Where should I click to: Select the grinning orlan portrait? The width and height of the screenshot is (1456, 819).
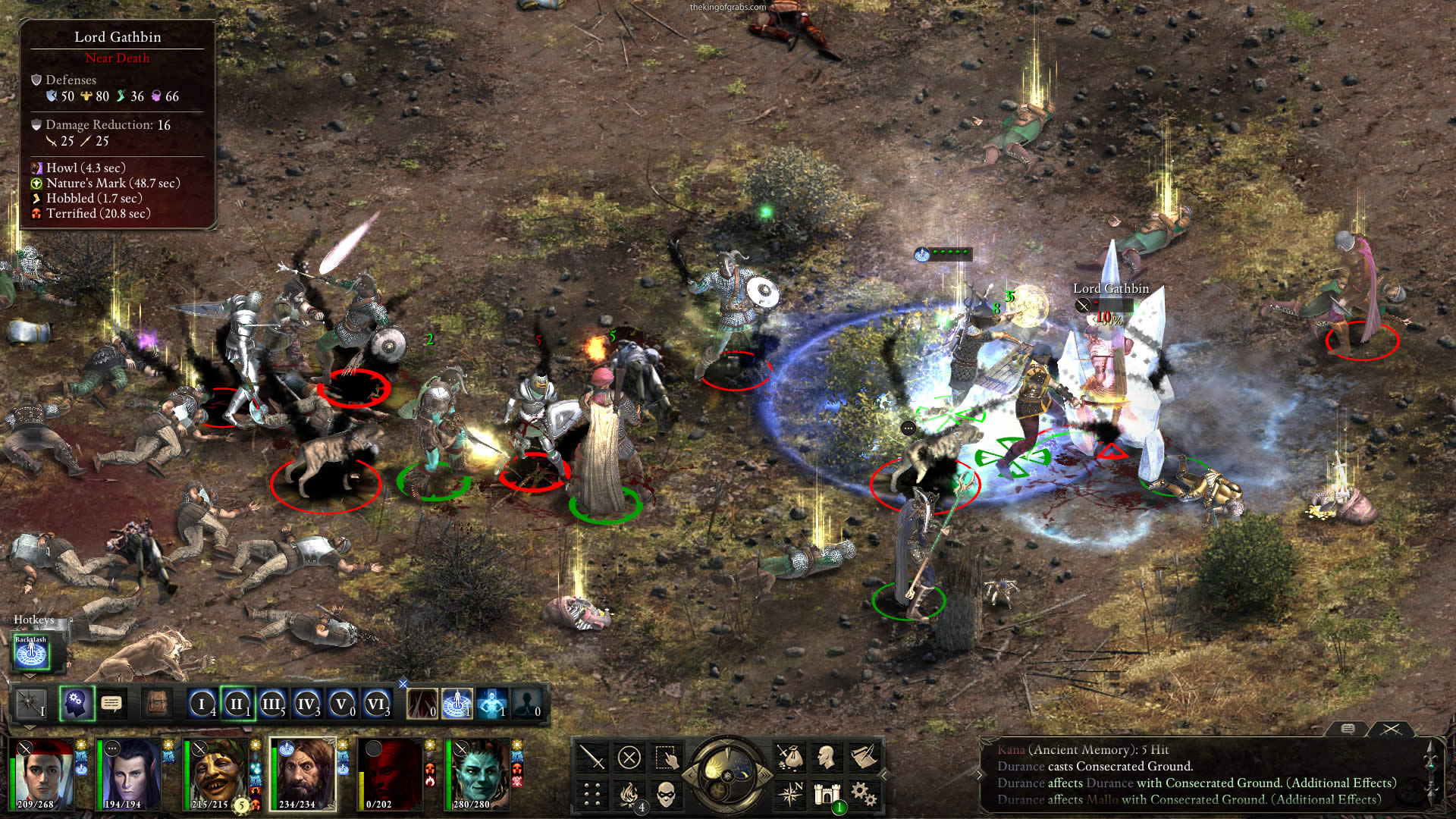pos(218,773)
